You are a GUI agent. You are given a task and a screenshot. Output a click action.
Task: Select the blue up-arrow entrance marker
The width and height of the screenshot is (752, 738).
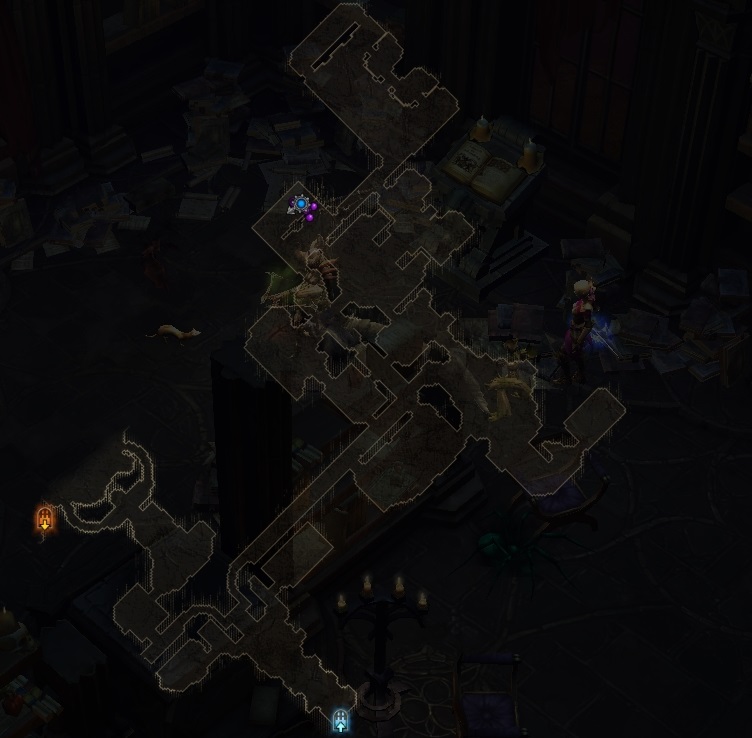(340, 719)
